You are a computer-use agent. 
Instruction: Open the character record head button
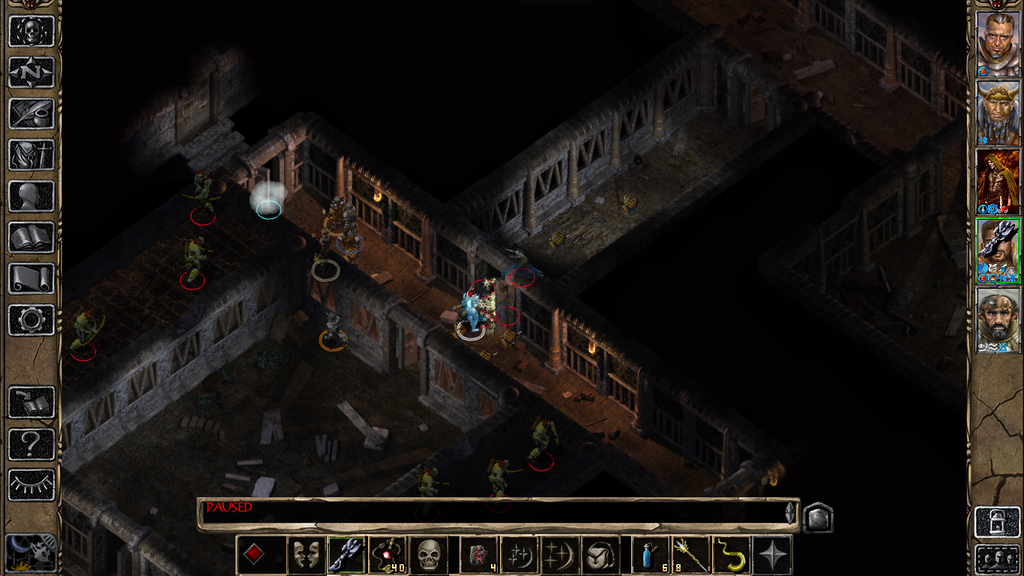click(x=31, y=196)
